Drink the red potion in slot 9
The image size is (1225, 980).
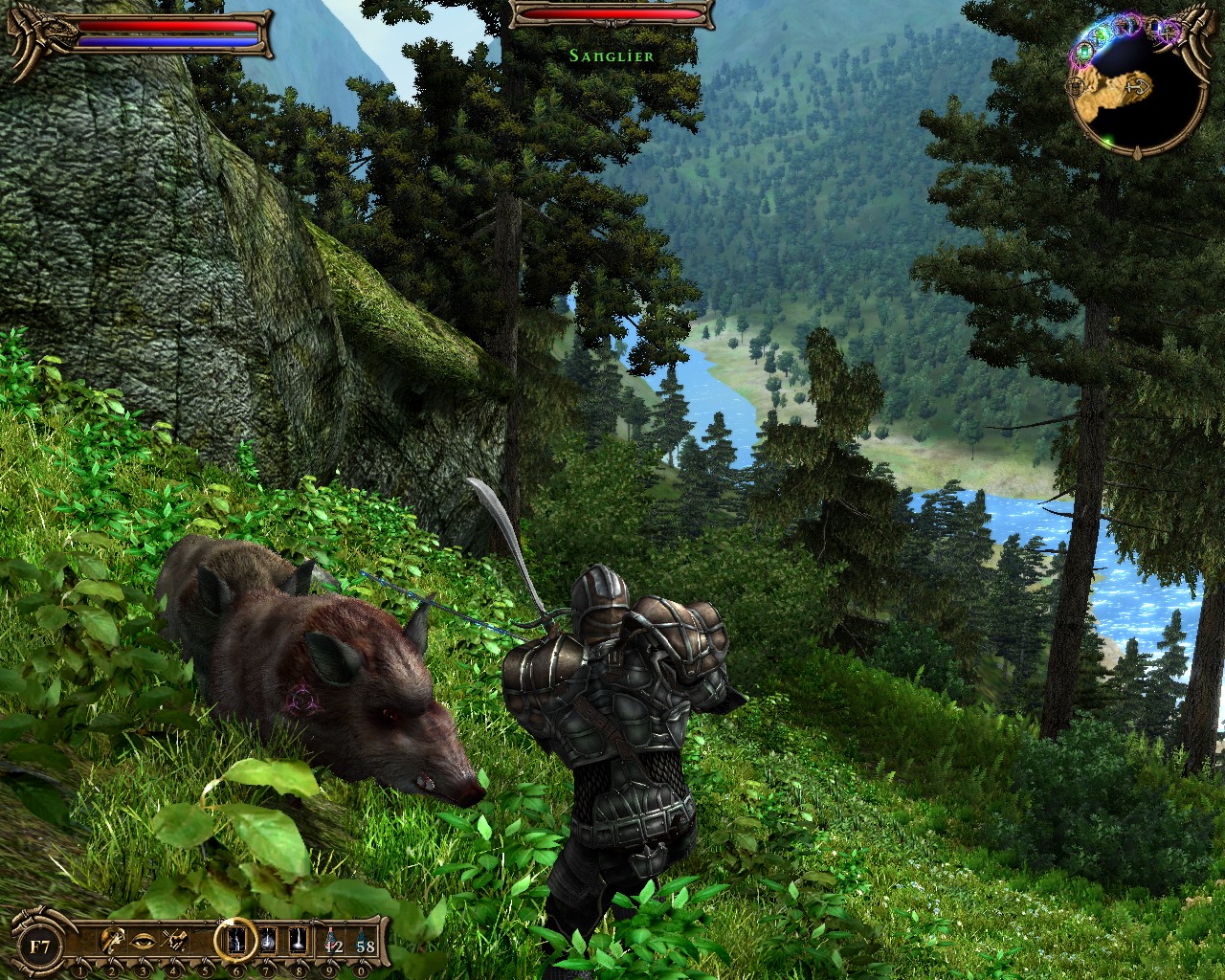click(x=331, y=942)
